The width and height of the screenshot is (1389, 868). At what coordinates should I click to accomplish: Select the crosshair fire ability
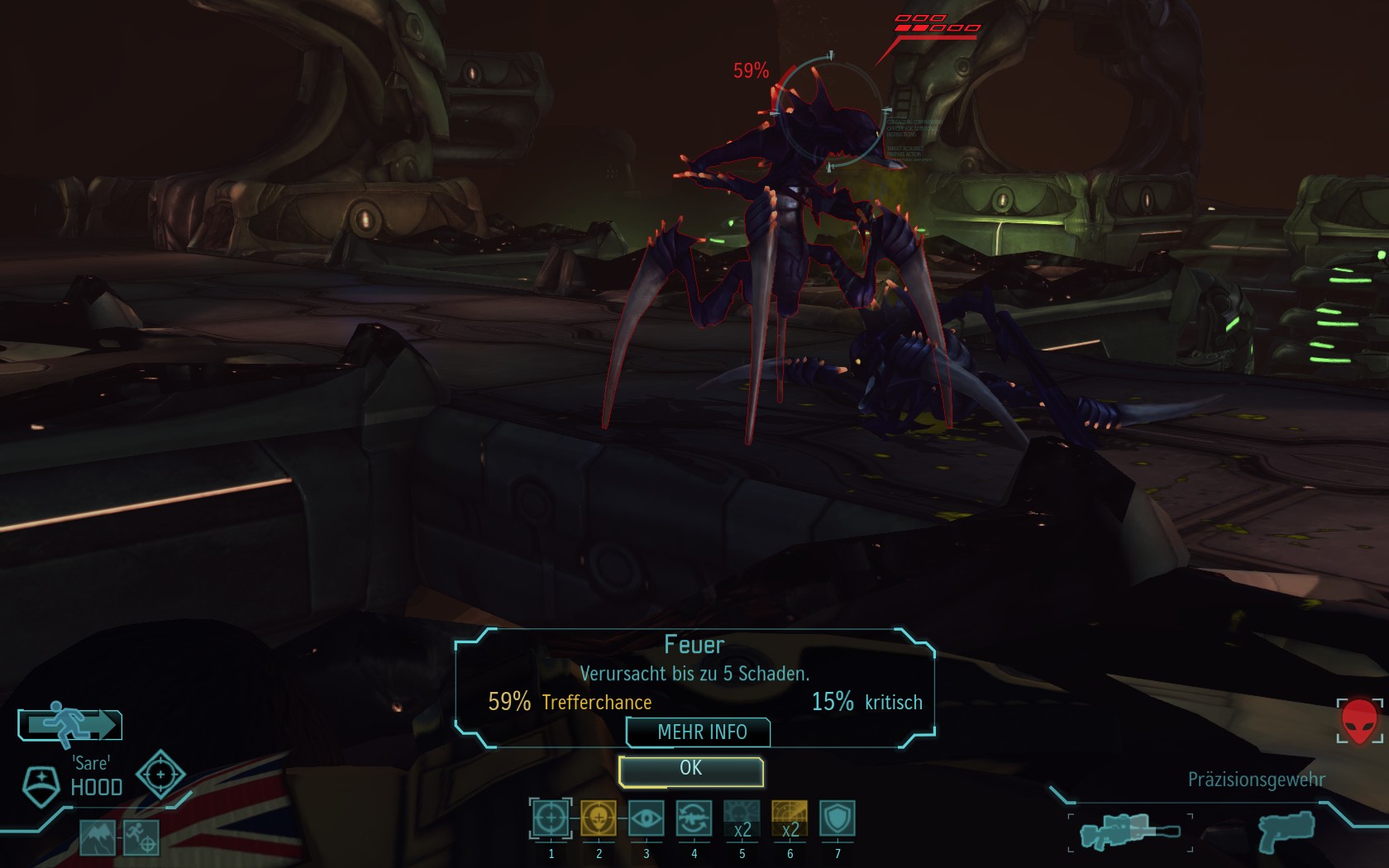[551, 819]
